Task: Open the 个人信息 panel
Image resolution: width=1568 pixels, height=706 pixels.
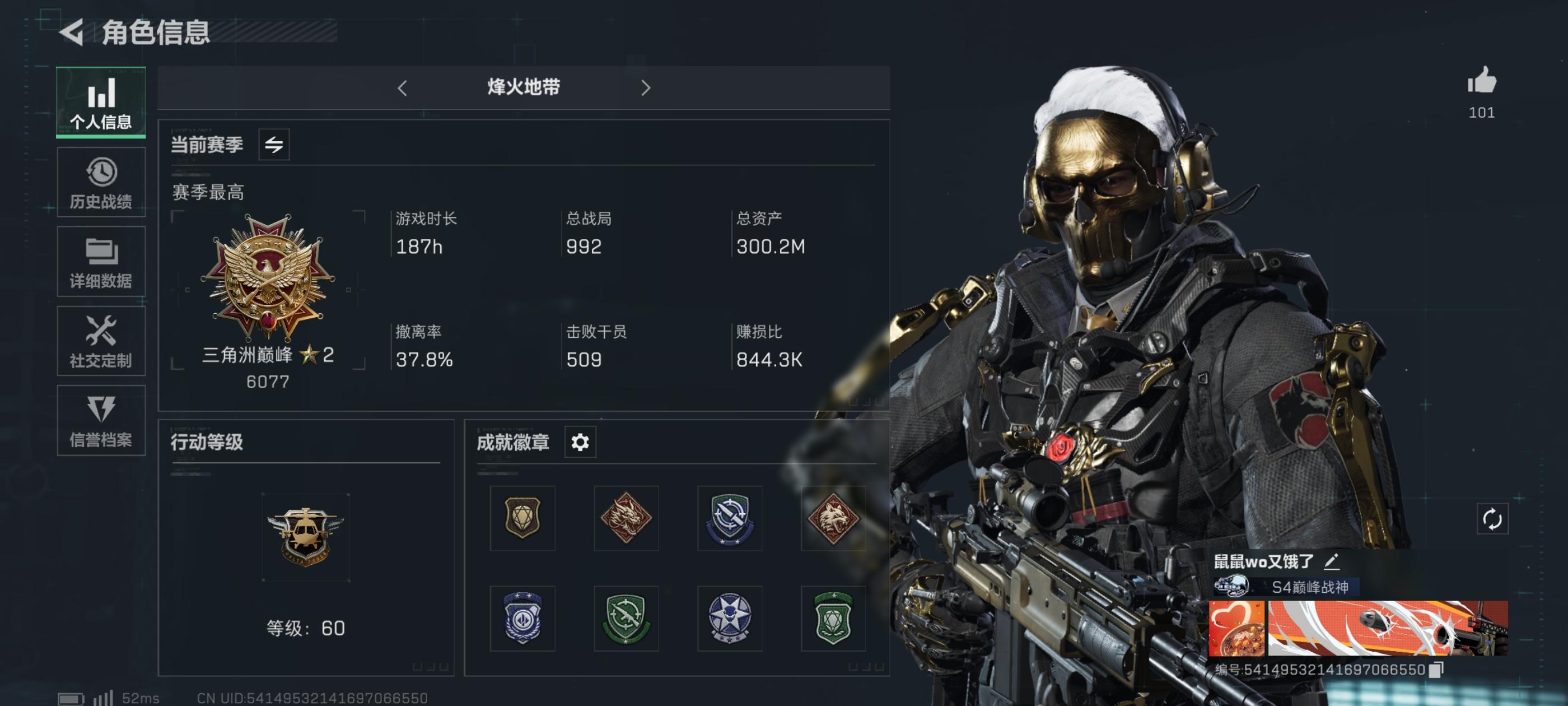Action: click(x=101, y=103)
